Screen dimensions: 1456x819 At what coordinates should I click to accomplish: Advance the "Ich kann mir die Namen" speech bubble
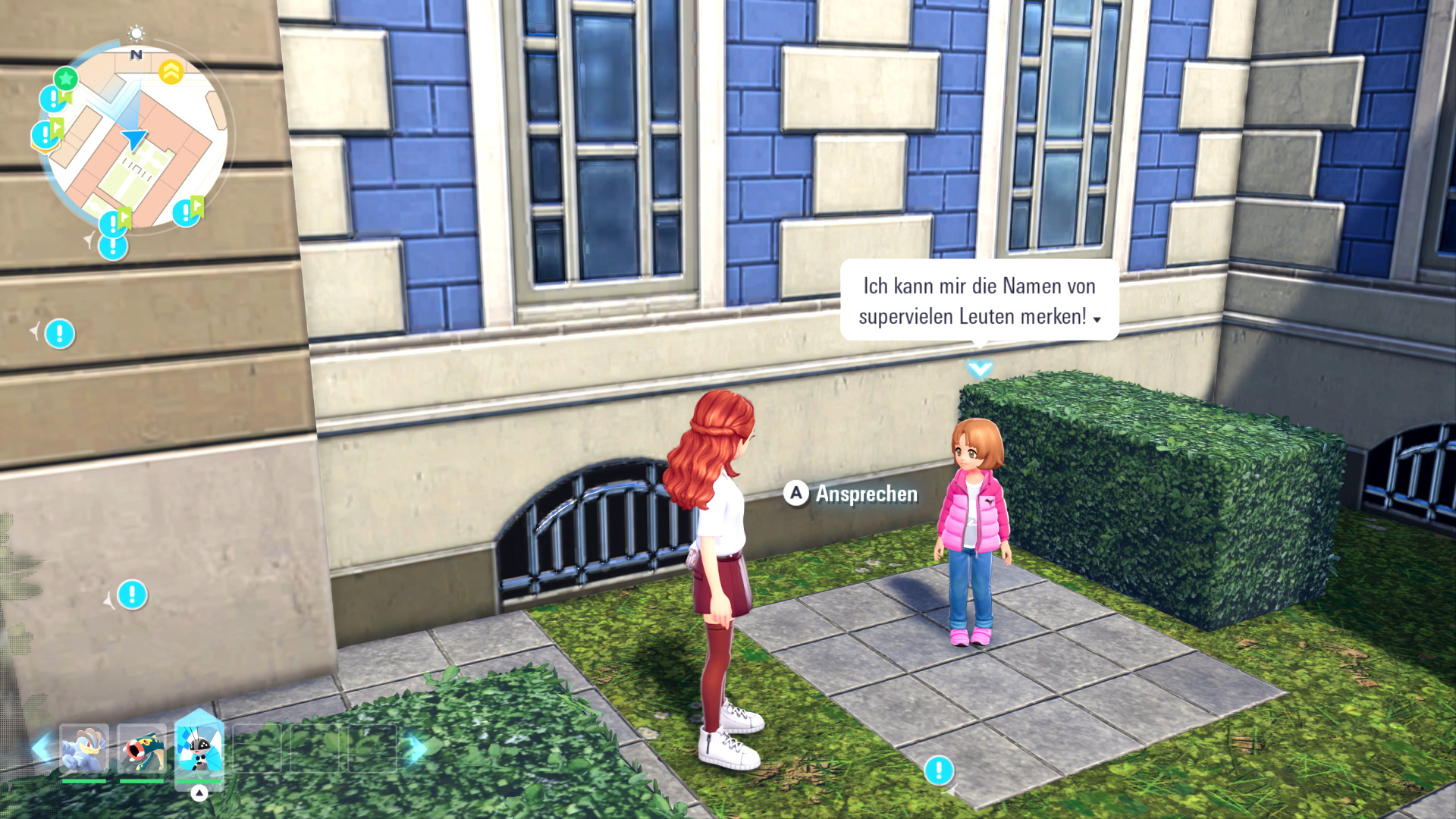(x=978, y=301)
